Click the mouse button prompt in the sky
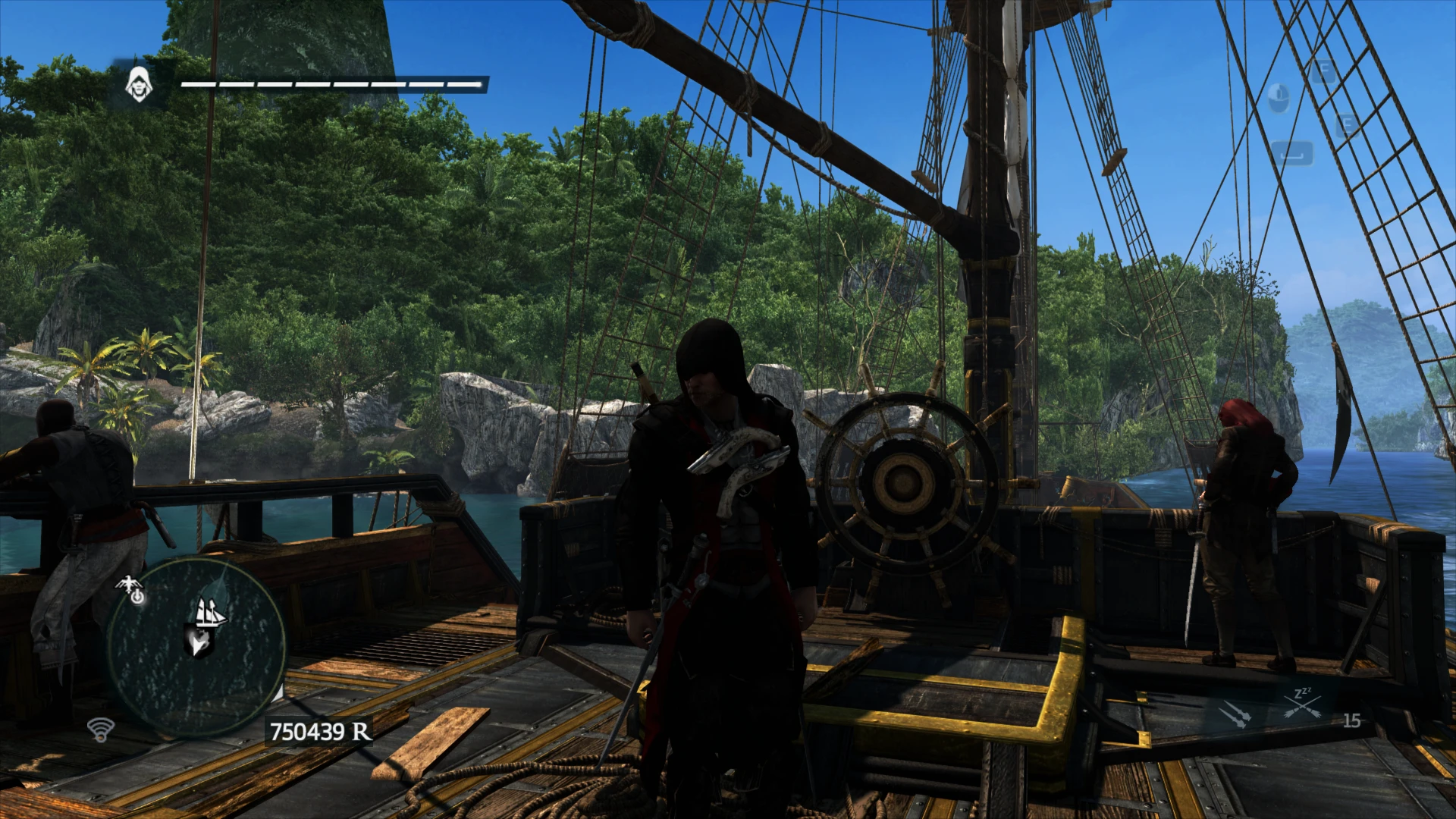This screenshot has width=1456, height=819. click(1280, 97)
